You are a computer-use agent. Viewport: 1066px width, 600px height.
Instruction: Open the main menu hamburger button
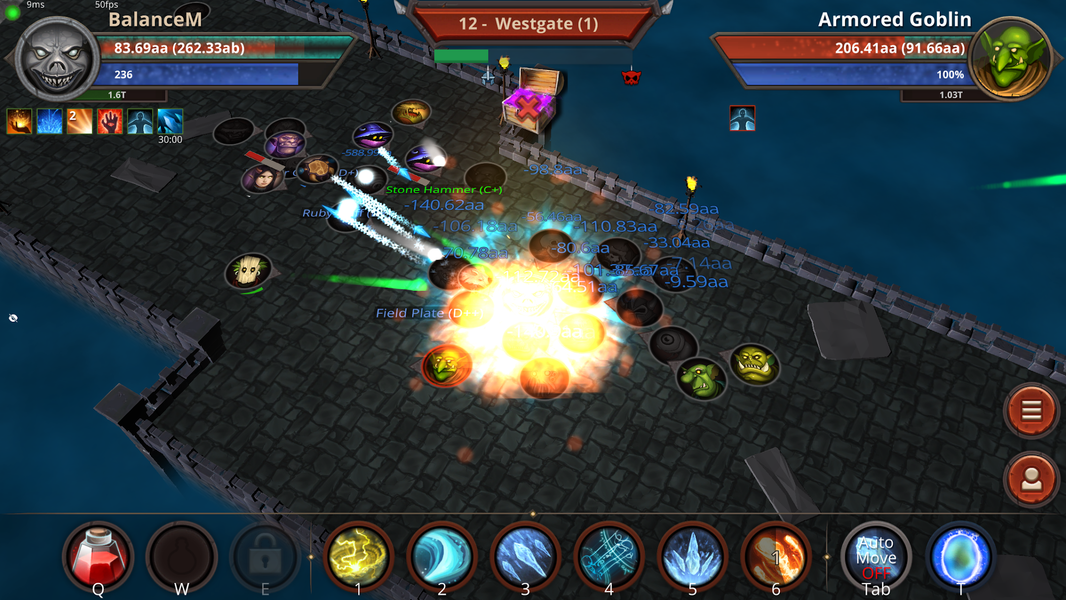[x=1032, y=410]
